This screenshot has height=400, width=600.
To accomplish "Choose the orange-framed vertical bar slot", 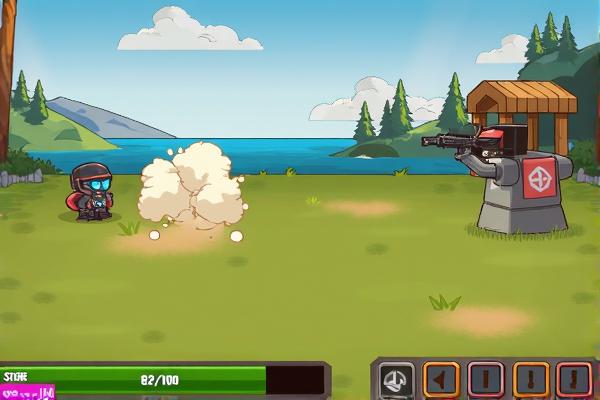I will (x=531, y=380).
